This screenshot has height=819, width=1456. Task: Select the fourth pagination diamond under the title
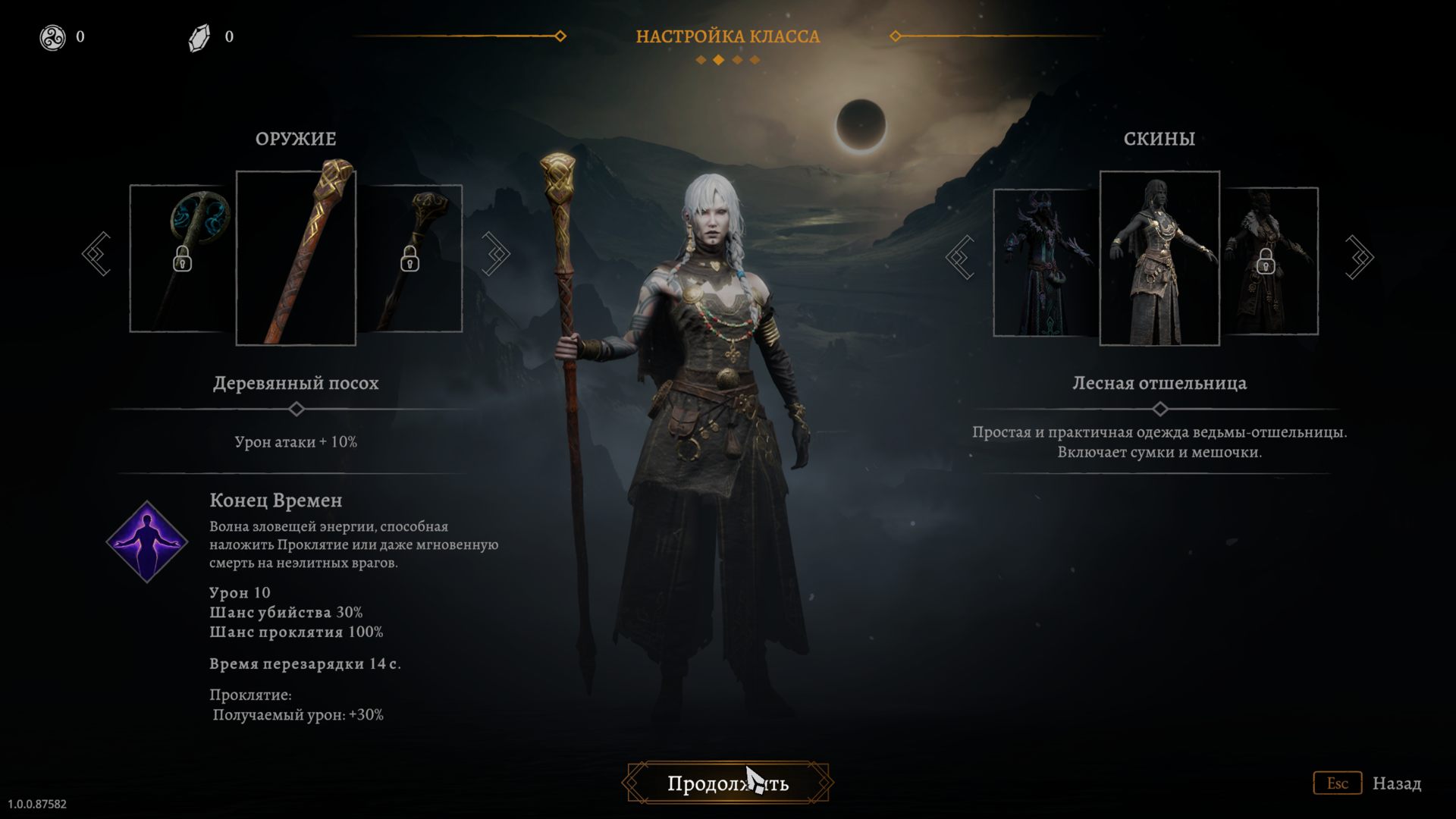point(754,60)
